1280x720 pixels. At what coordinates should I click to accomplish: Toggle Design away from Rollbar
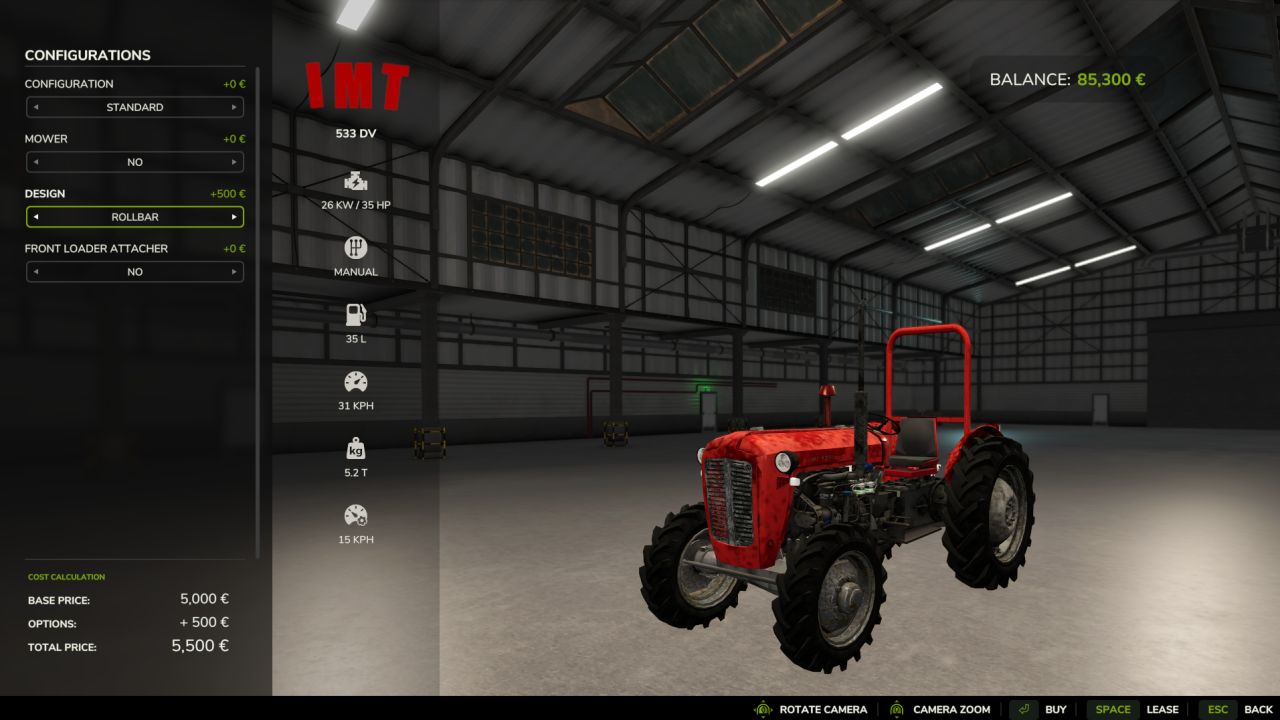click(x=237, y=216)
